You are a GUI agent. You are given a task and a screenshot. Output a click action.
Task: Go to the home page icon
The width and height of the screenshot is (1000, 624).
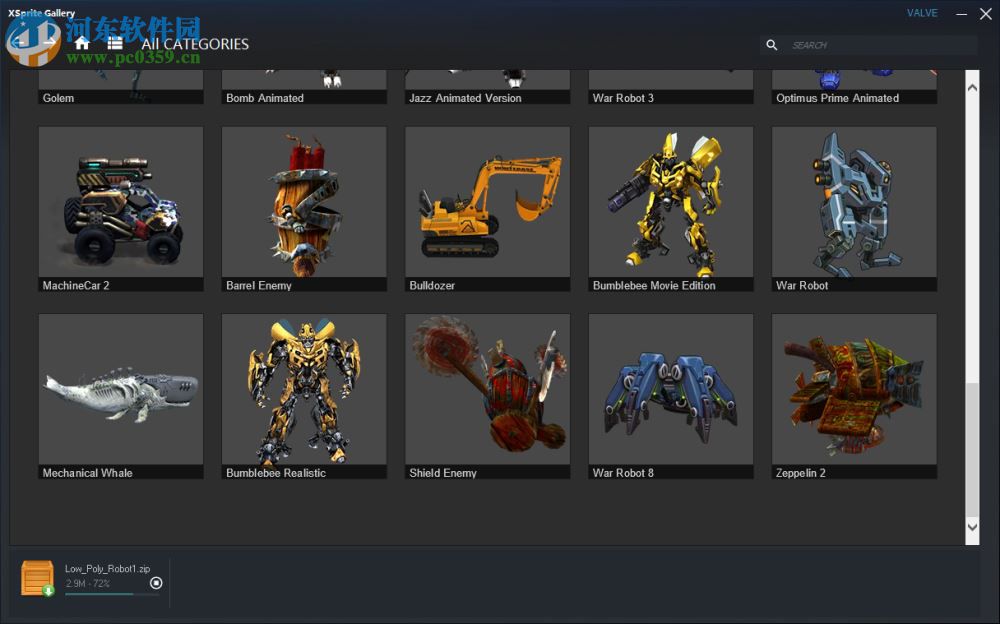82,43
